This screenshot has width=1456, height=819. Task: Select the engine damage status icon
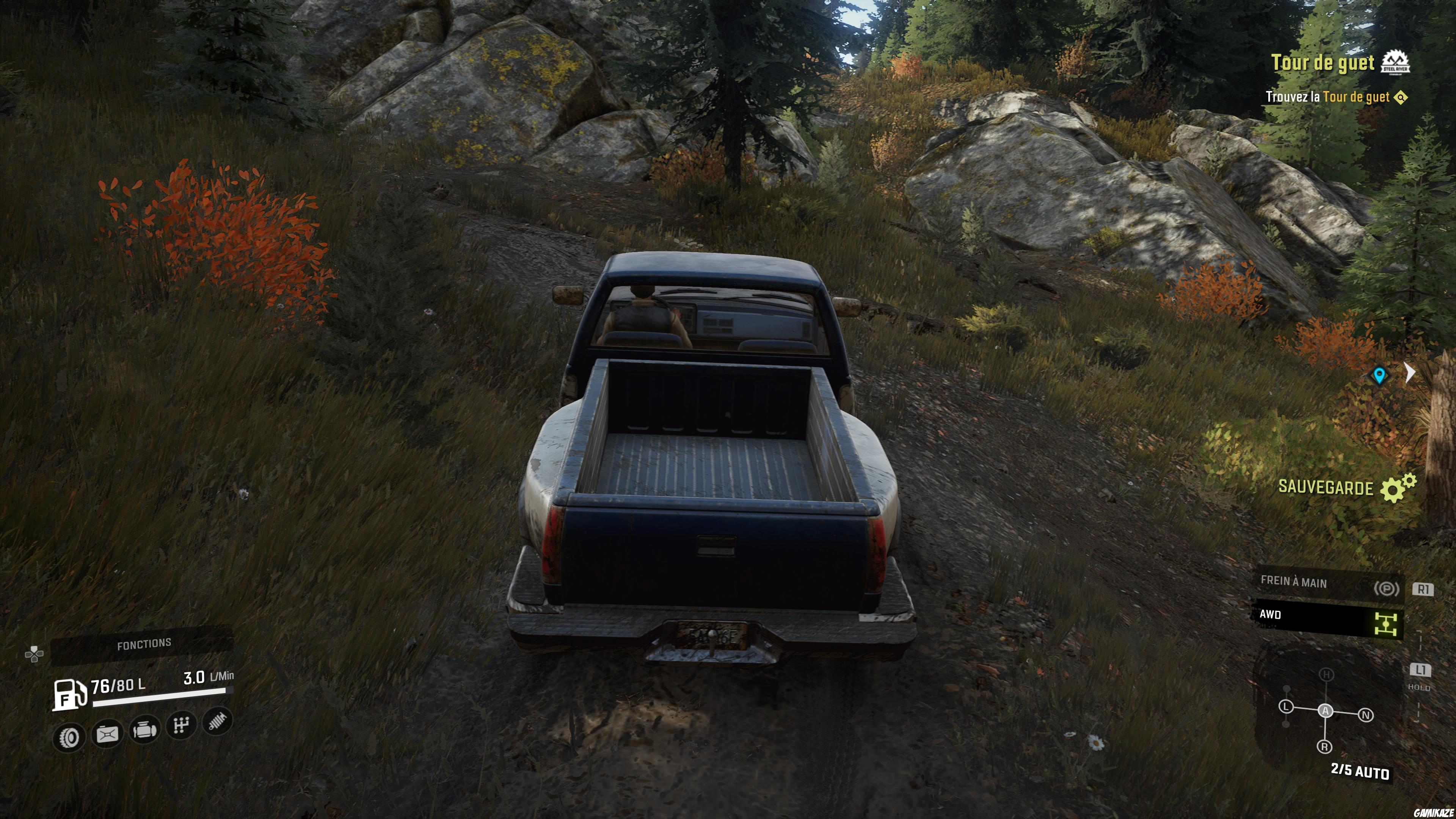click(x=144, y=730)
